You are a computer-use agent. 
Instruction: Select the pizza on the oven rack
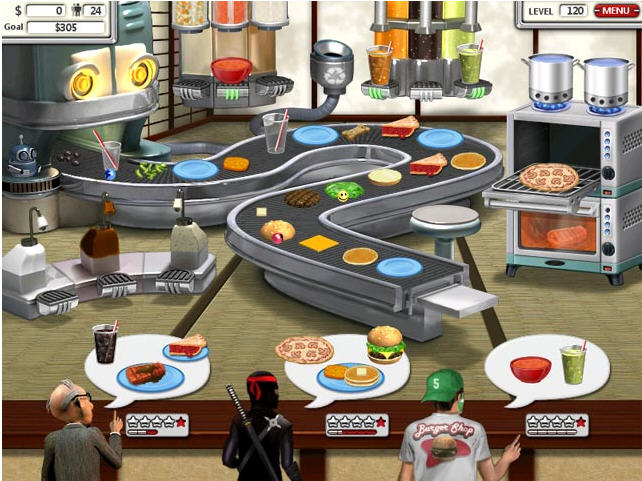[x=548, y=177]
